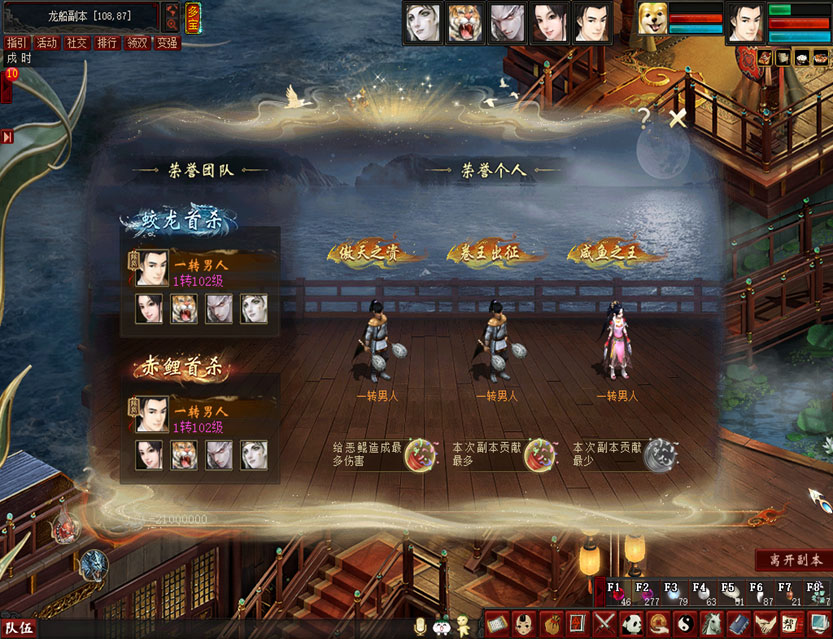
Task: Open the white horse mount icon
Action: (711, 624)
